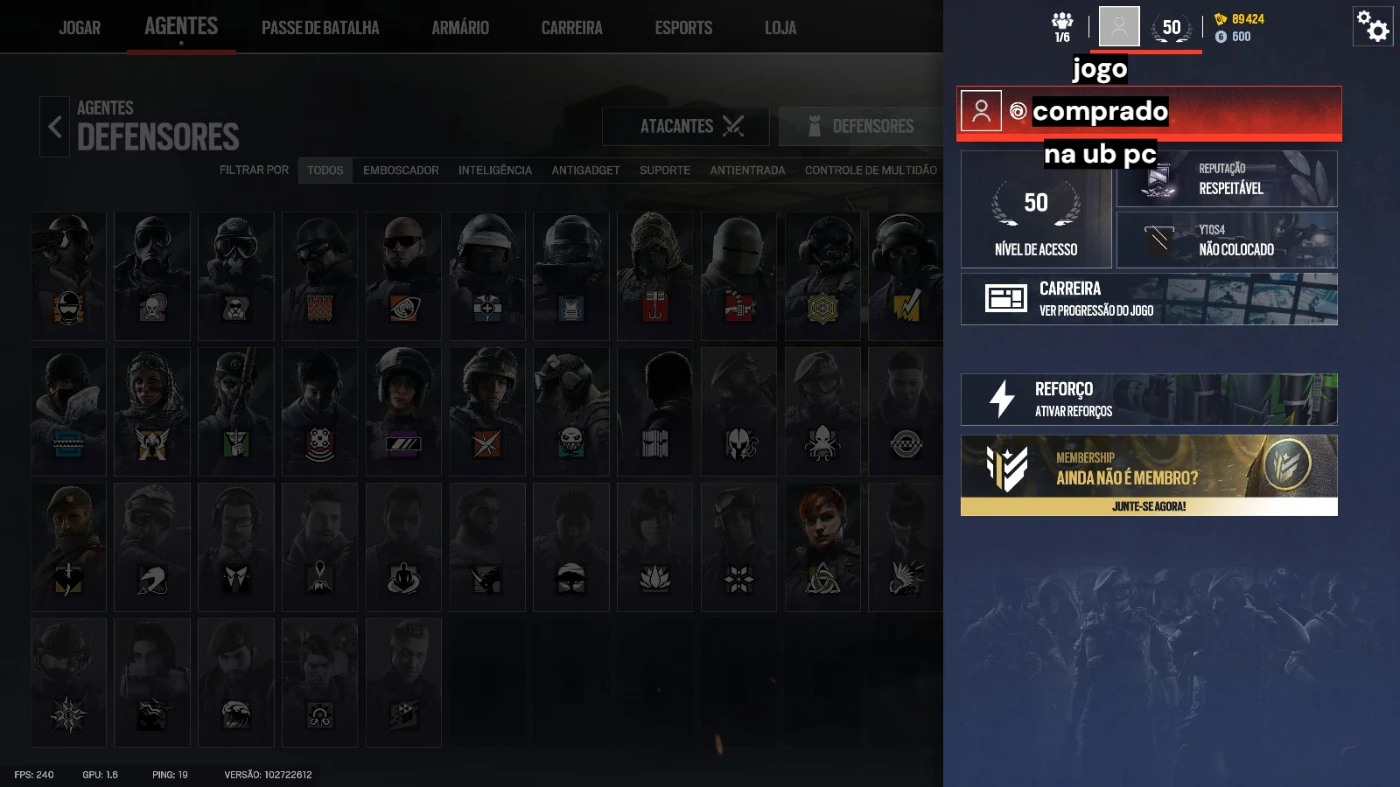Show the Antientrada operators
Image resolution: width=1400 pixels, height=787 pixels.
(747, 170)
